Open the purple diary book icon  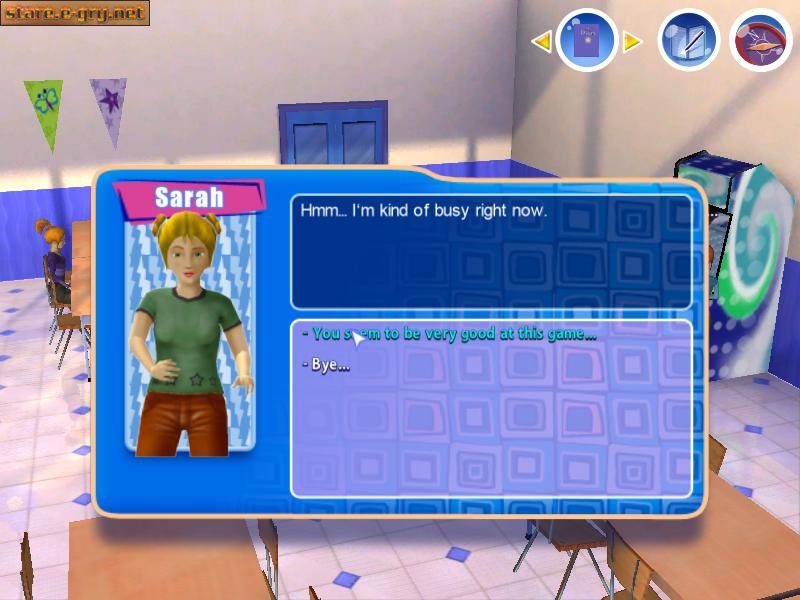tap(586, 40)
